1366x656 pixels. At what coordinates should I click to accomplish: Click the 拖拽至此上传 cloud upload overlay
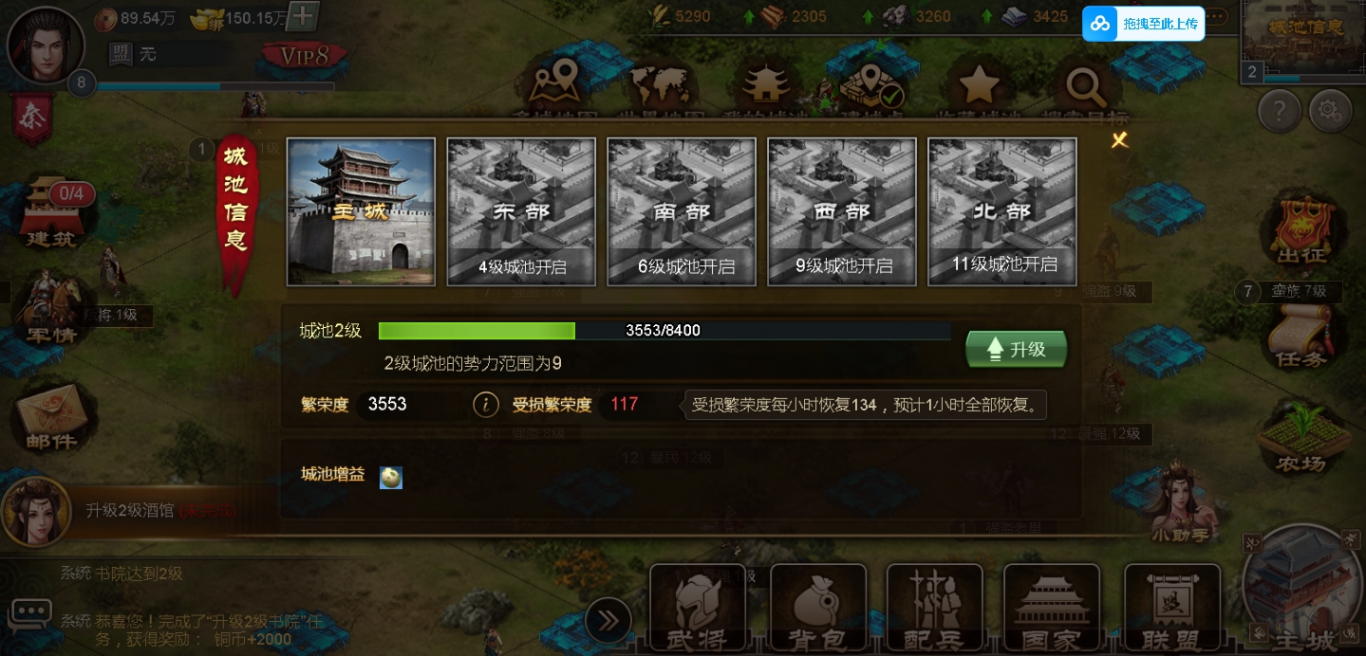pyautogui.click(x=1143, y=23)
